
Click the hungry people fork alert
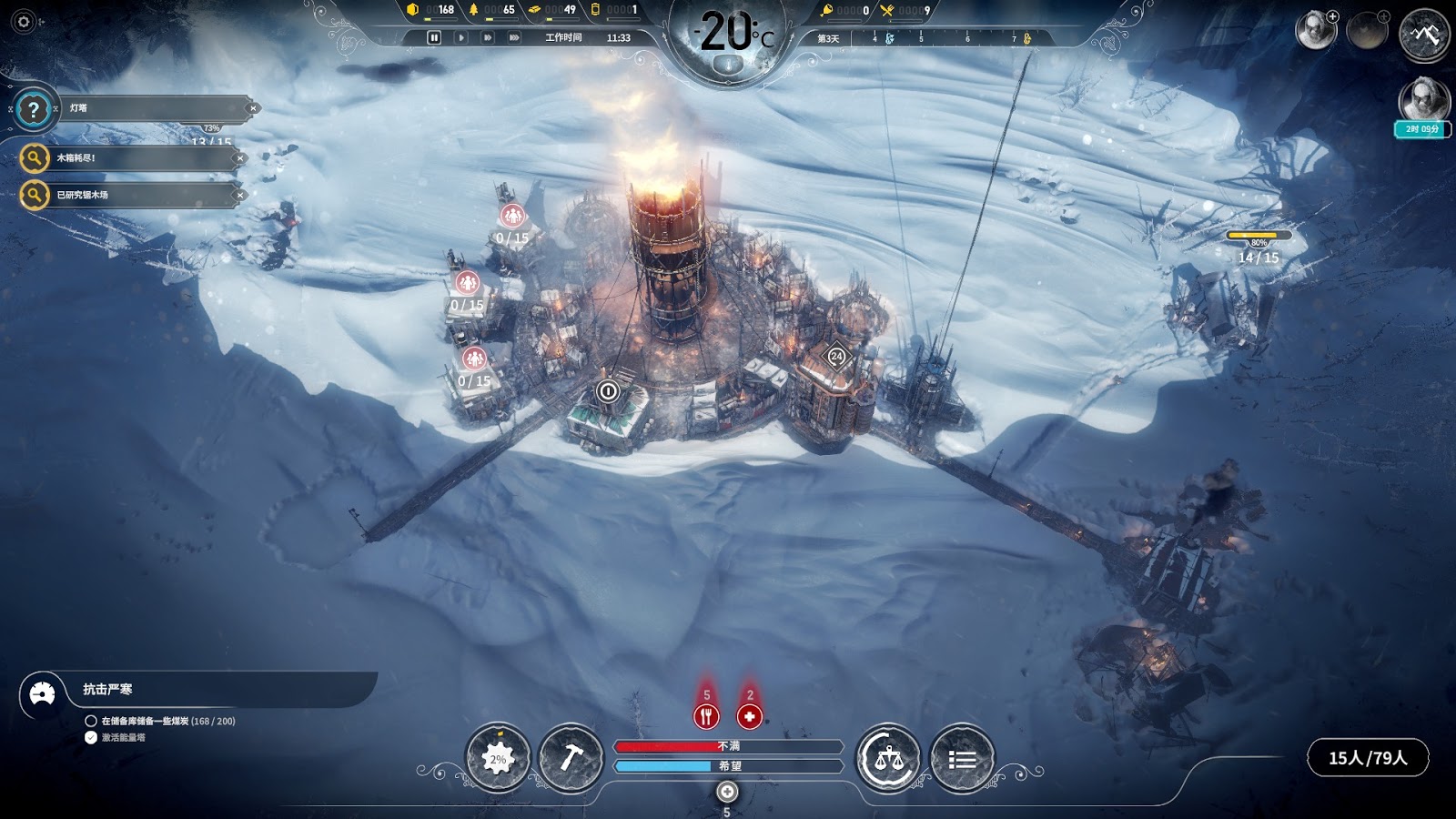pyautogui.click(x=706, y=716)
